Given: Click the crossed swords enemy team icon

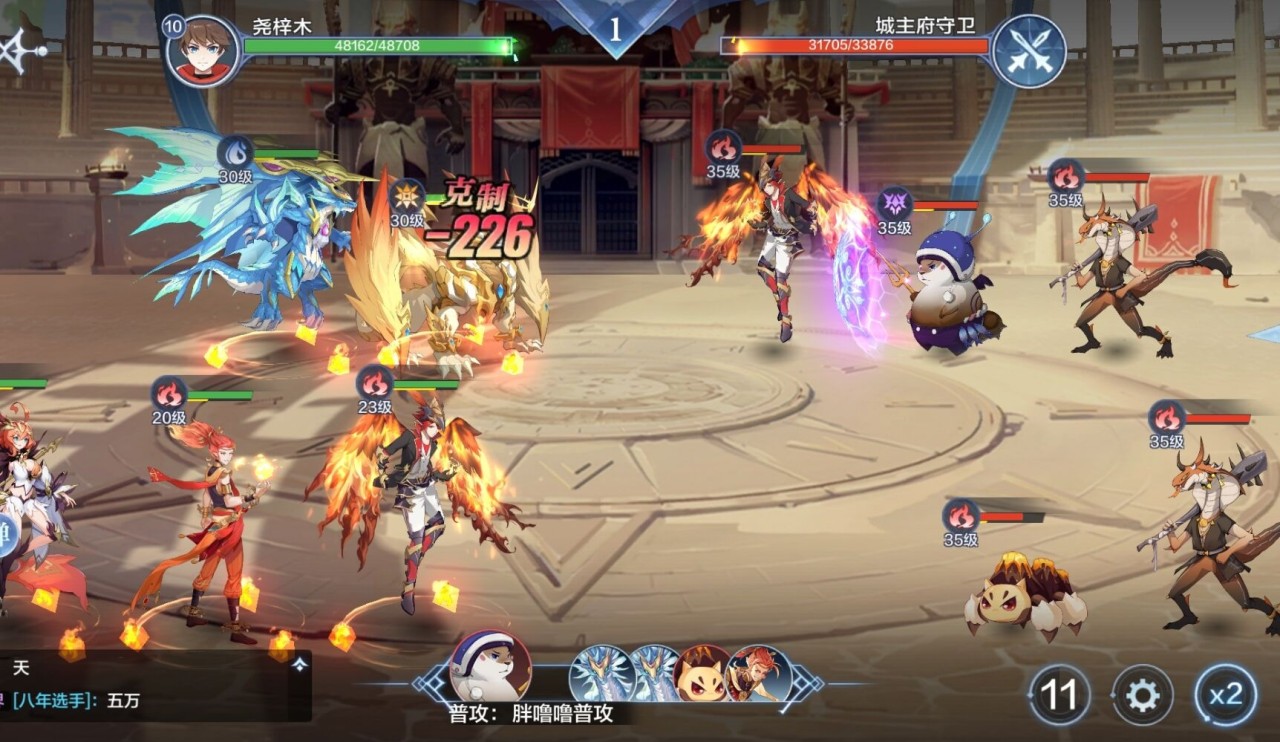Looking at the screenshot, I should pyautogui.click(x=1029, y=51).
